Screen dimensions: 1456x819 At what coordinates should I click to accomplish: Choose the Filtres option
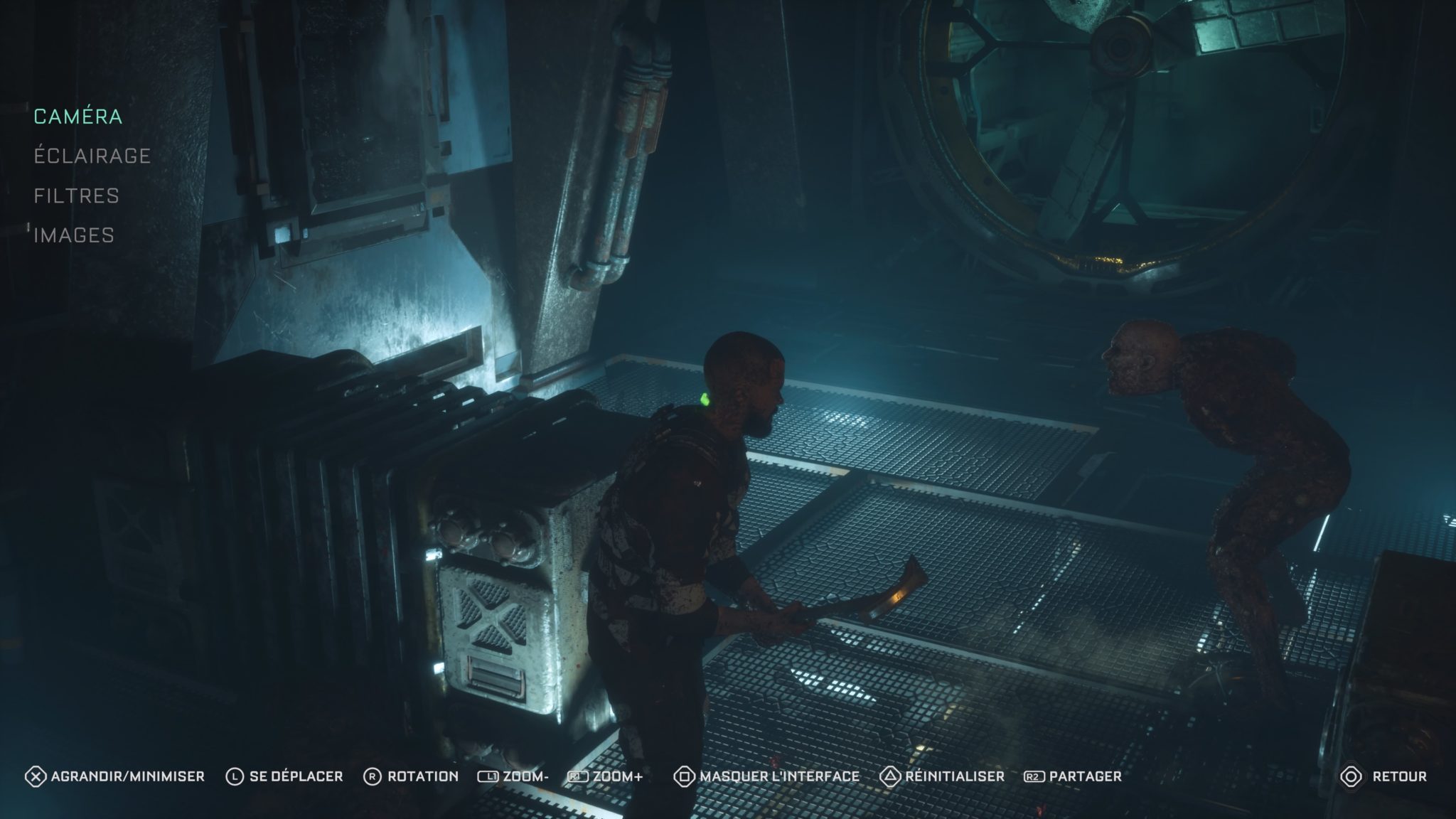(x=77, y=196)
